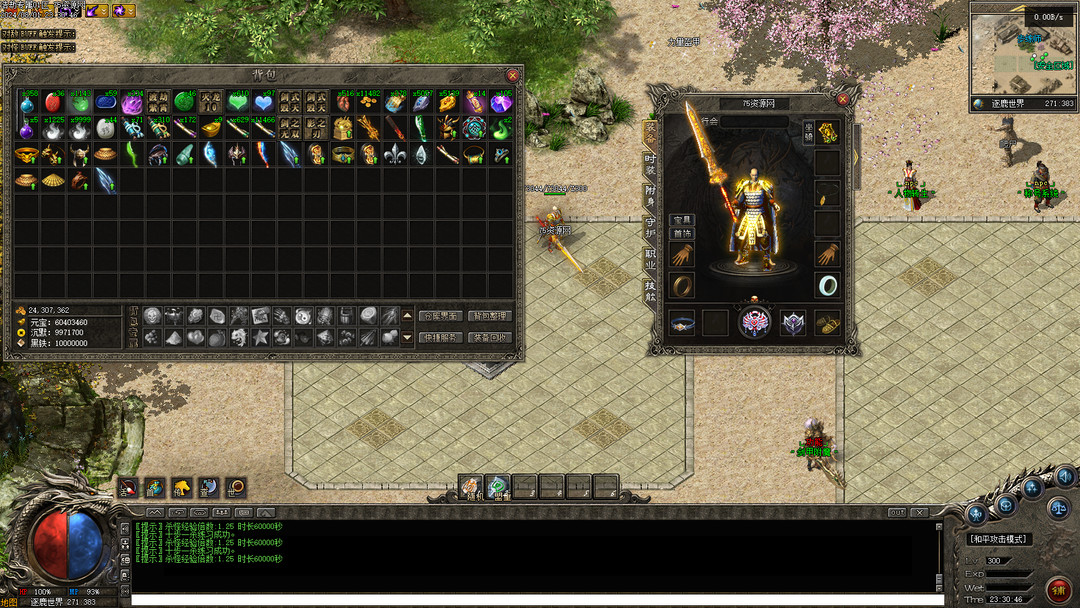Click the 和平攻击模式 attack mode label

pyautogui.click(x=1000, y=539)
